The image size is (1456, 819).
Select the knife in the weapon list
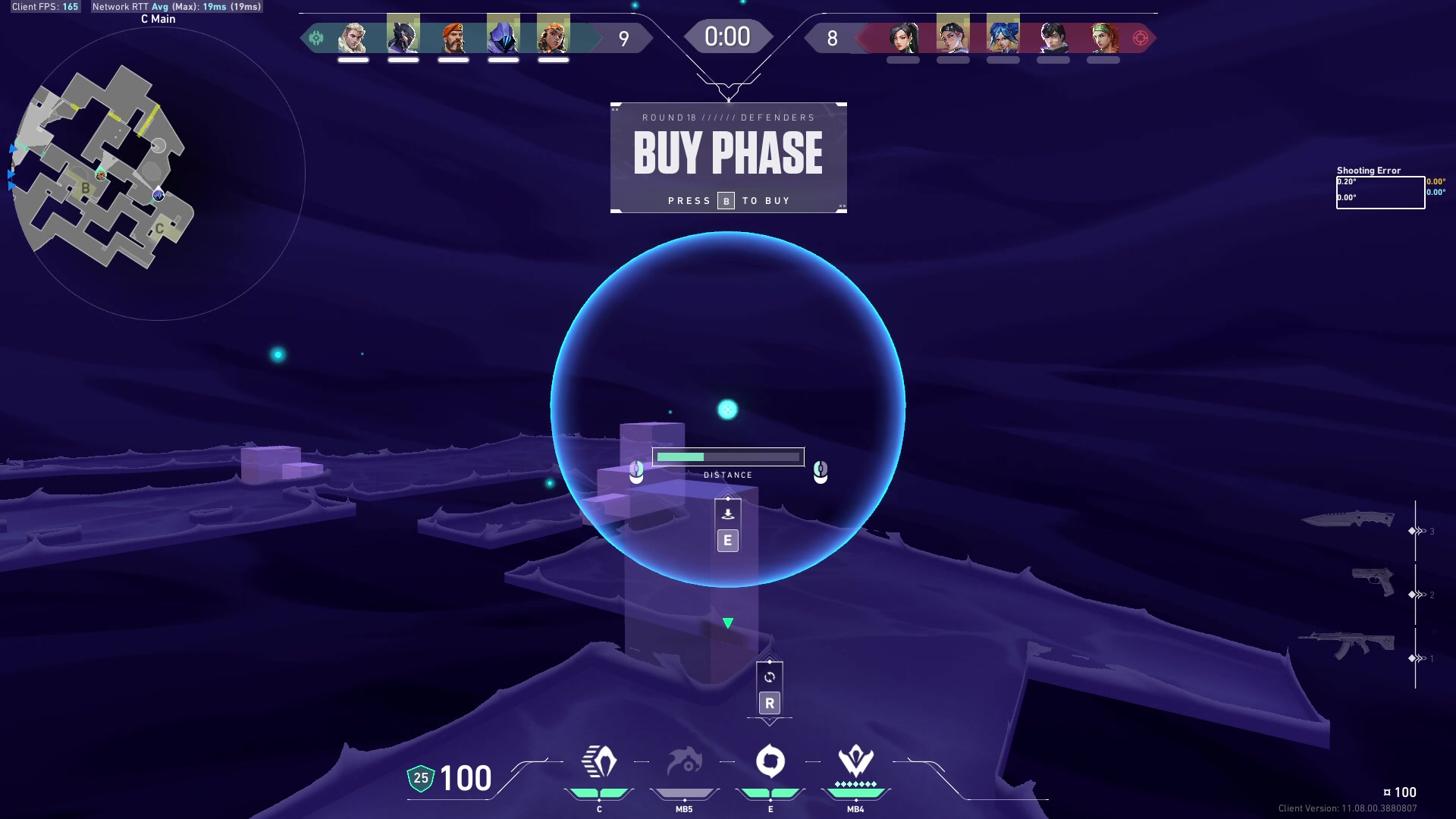1348,519
